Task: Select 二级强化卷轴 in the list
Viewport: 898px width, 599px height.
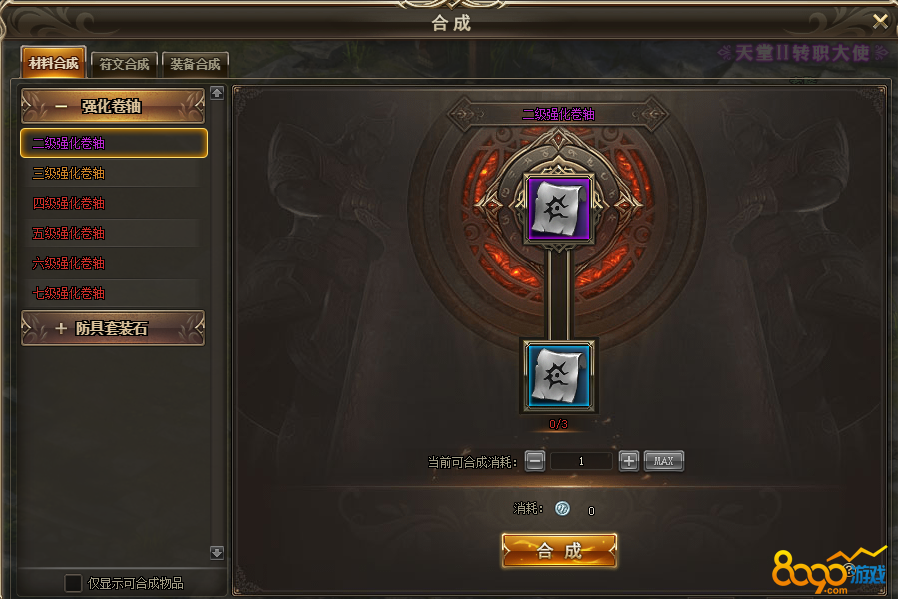Action: pyautogui.click(x=113, y=143)
